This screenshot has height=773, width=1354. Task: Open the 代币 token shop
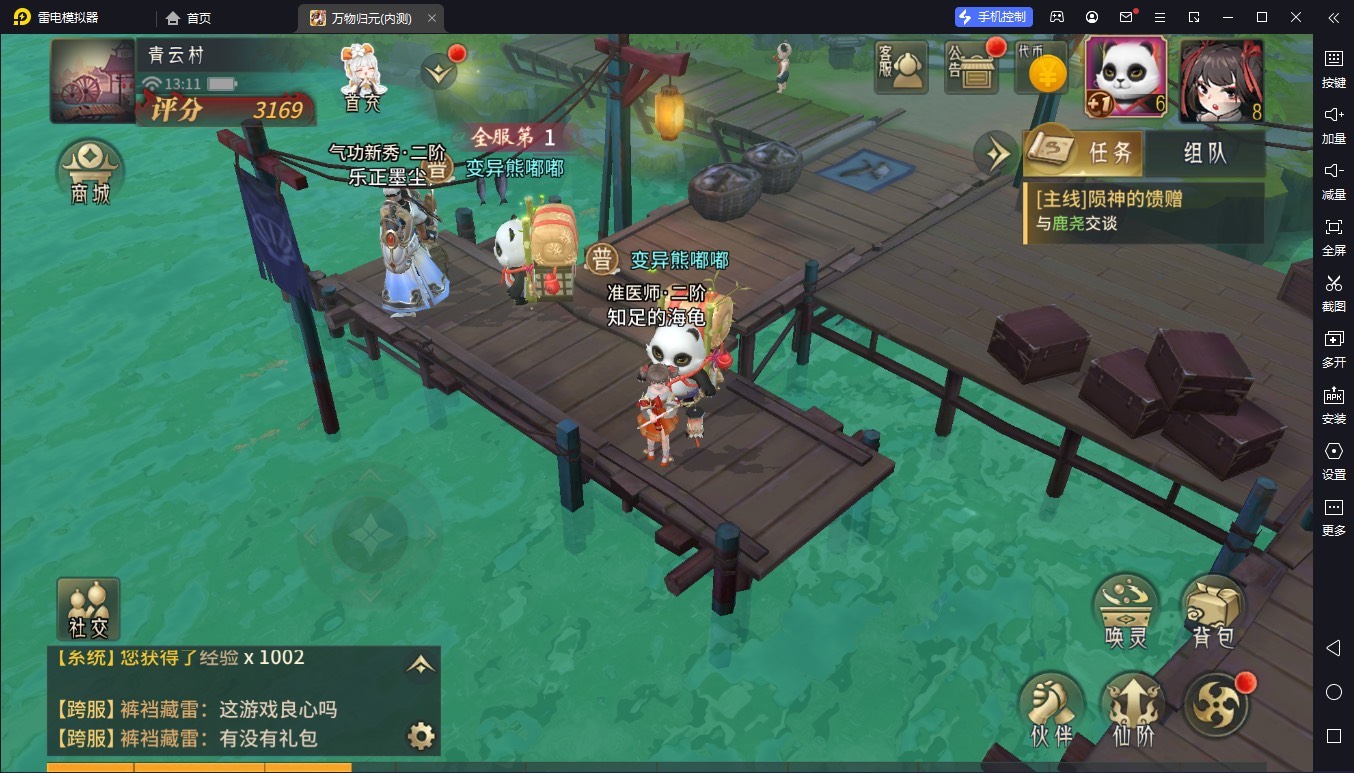point(1043,68)
